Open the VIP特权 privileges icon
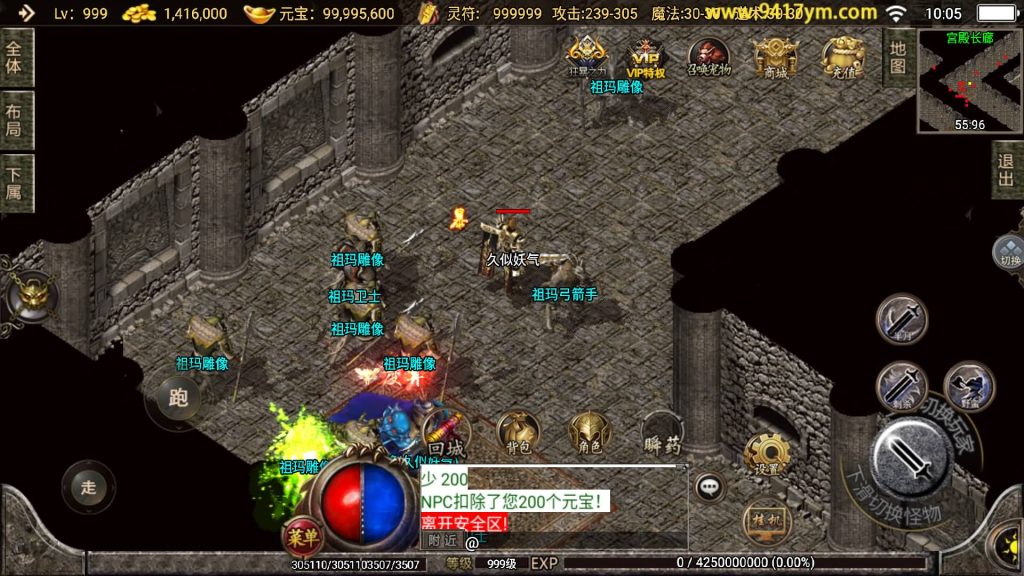The image size is (1024, 576). click(x=645, y=56)
